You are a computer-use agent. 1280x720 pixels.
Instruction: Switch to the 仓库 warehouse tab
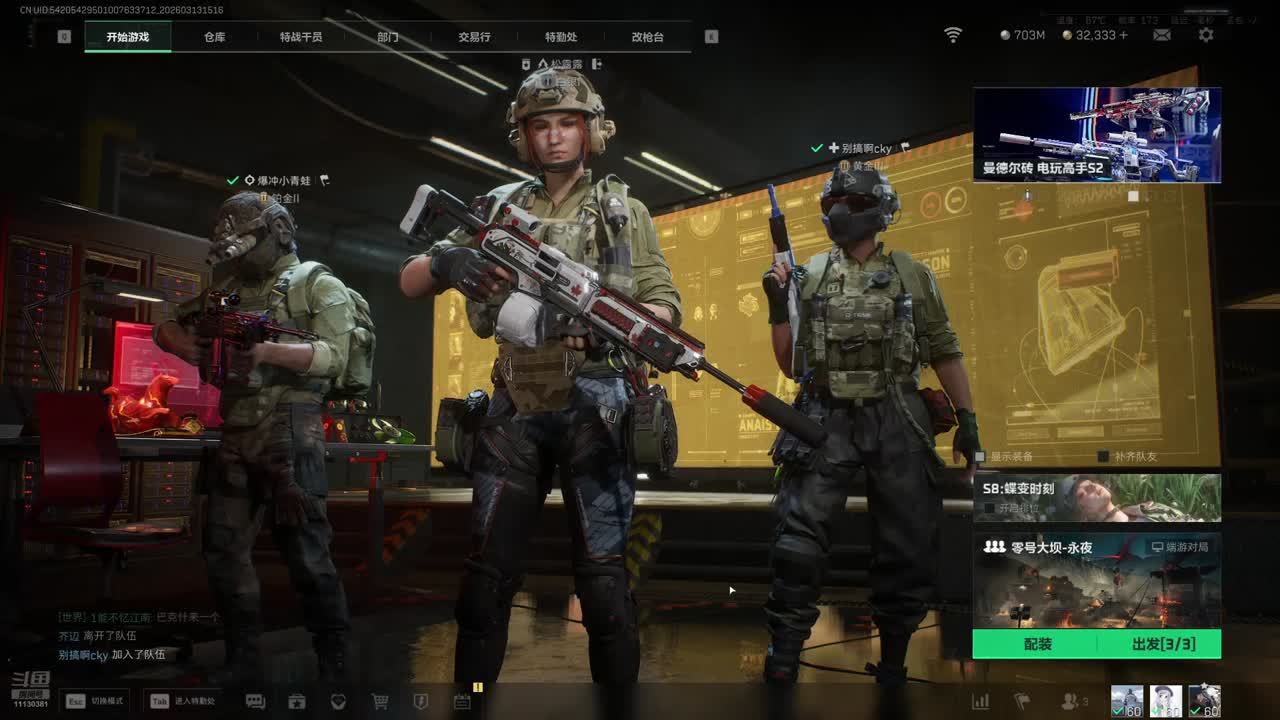pos(214,37)
